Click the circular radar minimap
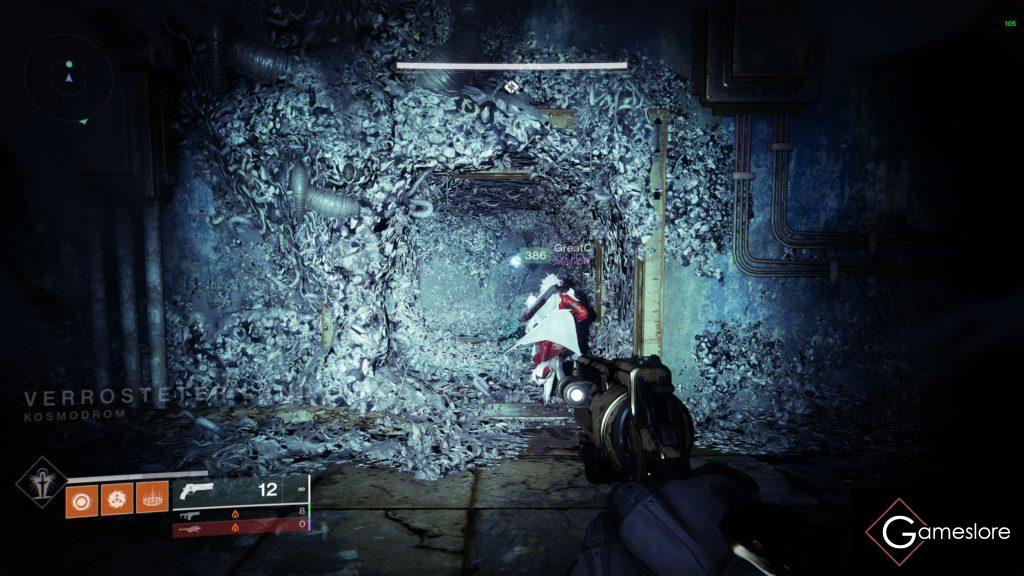This screenshot has width=1024, height=576. pyautogui.click(x=69, y=76)
